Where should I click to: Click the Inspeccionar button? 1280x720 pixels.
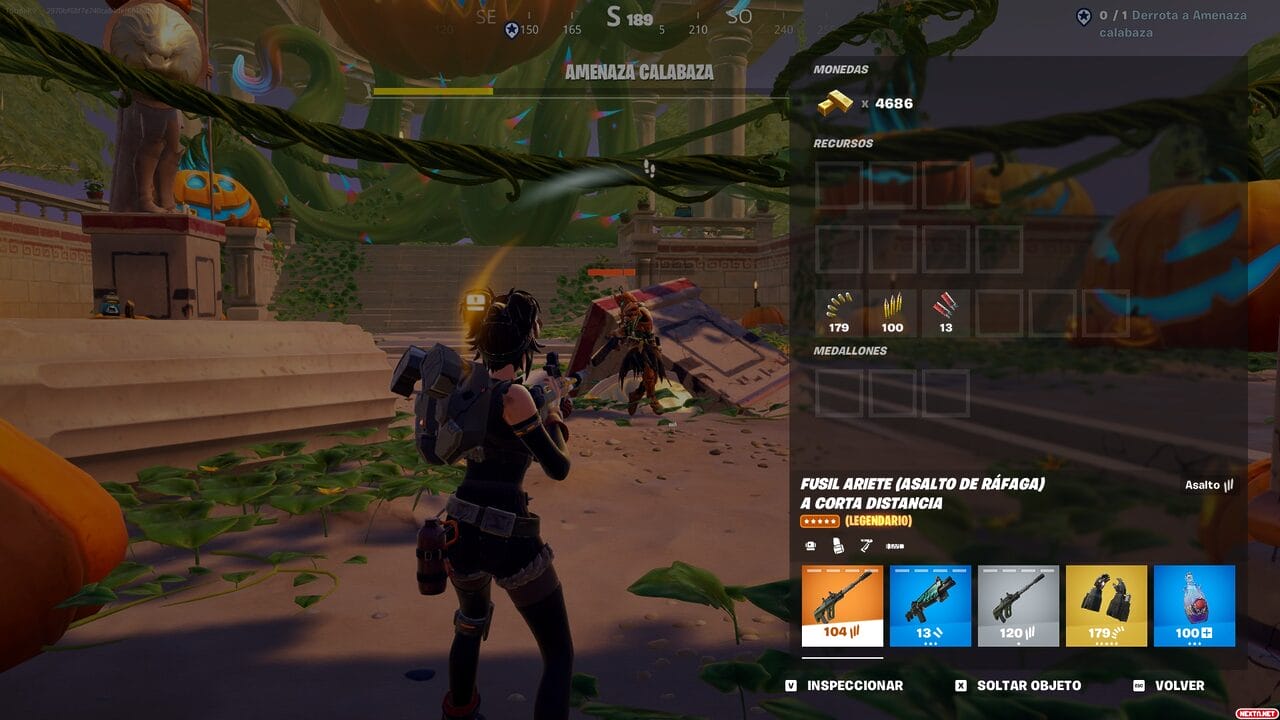(845, 685)
